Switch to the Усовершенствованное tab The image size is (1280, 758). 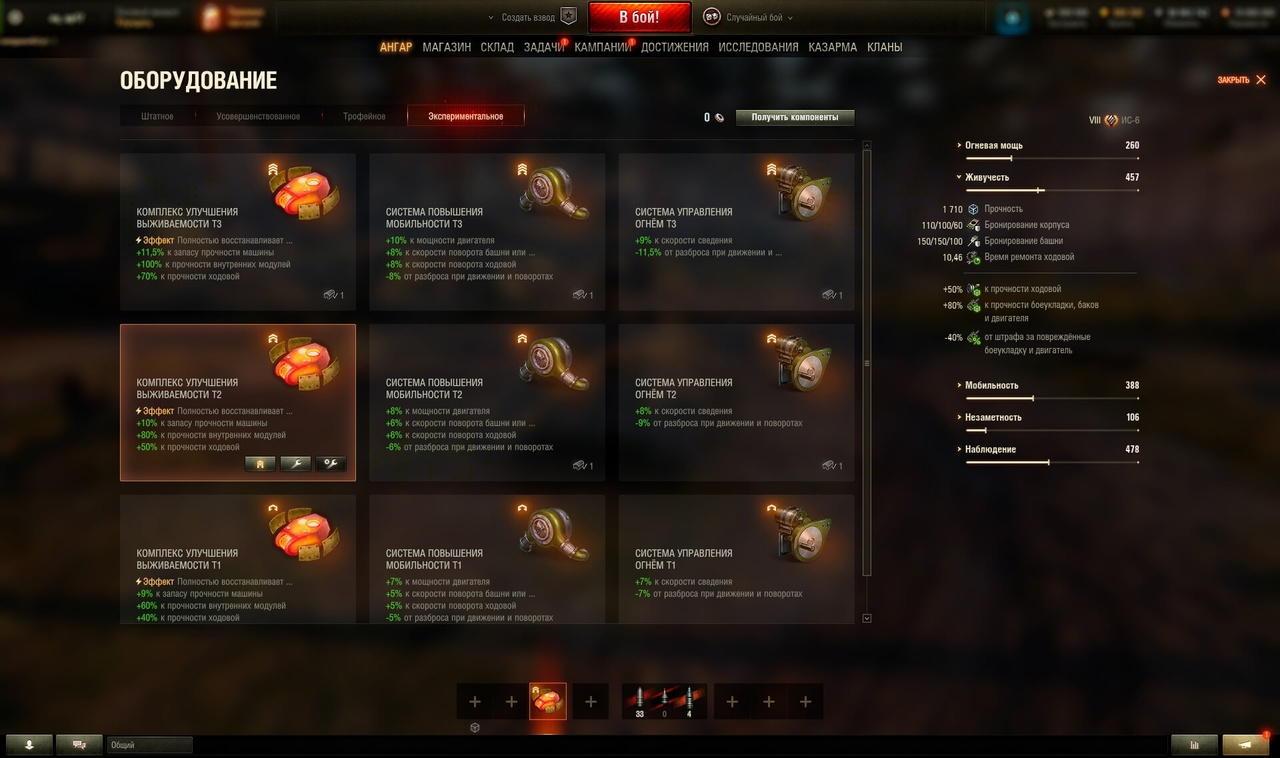coord(258,117)
